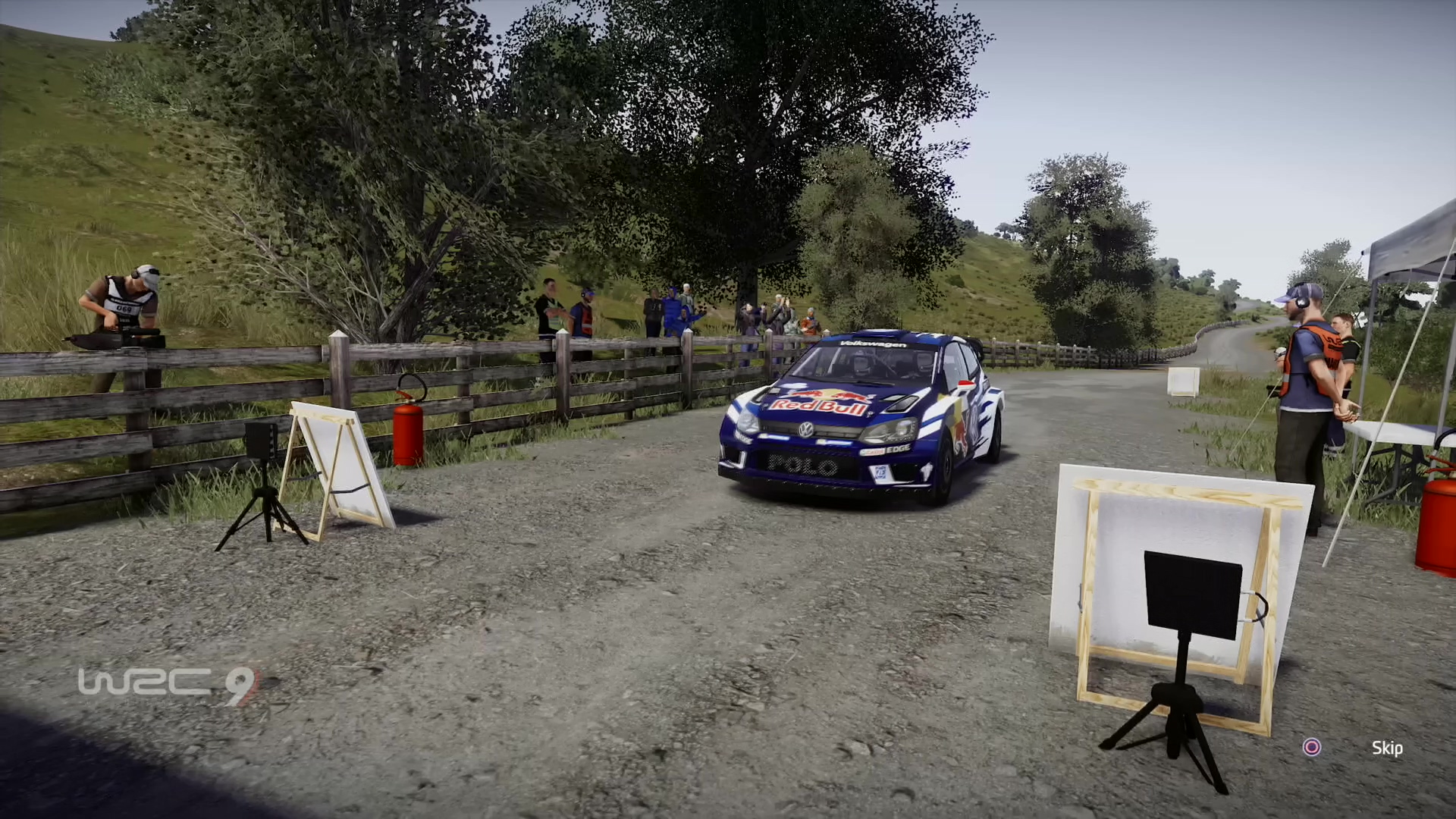Viewport: 1456px width, 819px height.
Task: Select the Skip text label
Action: pyautogui.click(x=1386, y=748)
